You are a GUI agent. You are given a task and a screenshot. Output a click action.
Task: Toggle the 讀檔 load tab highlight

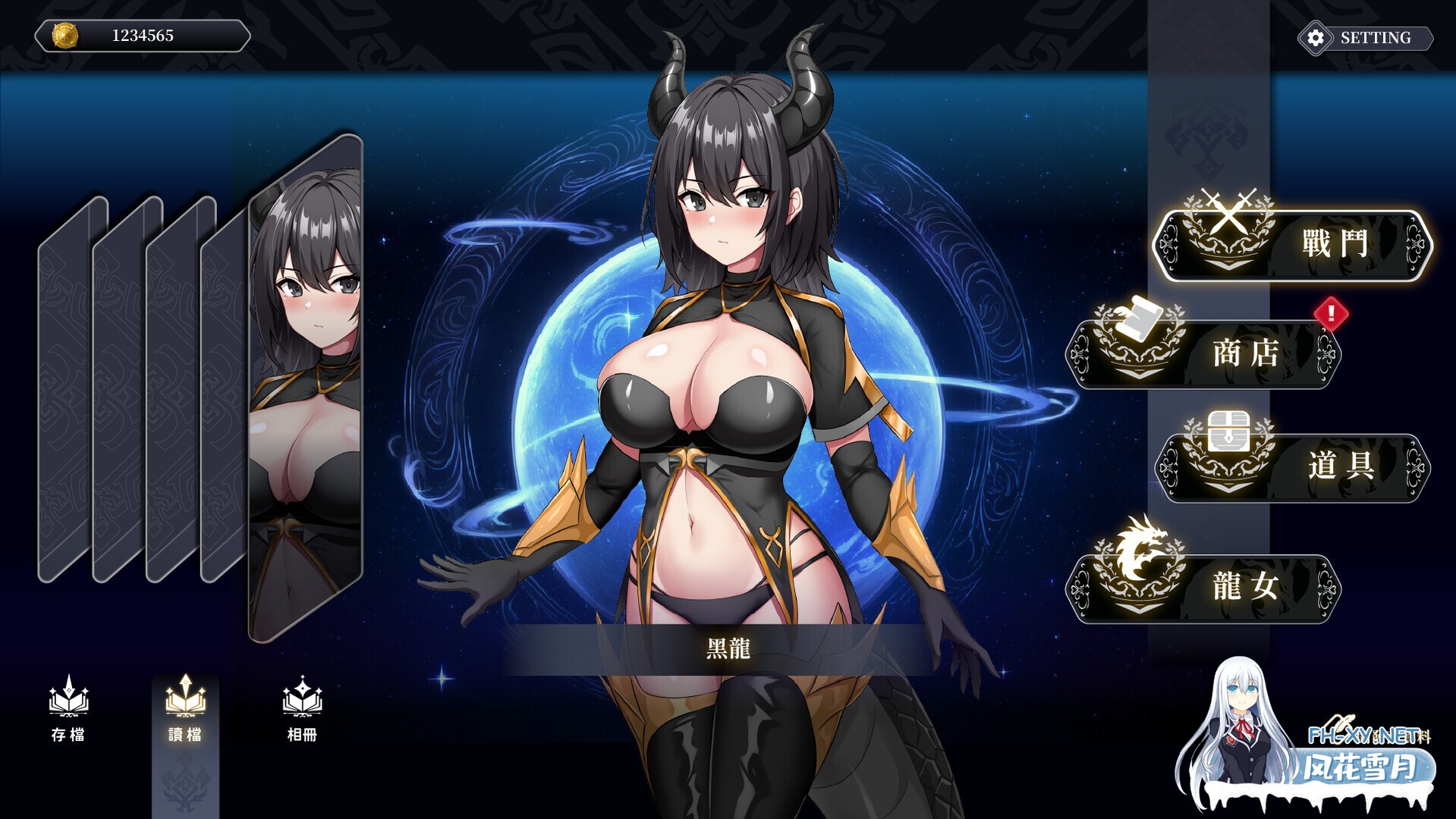coord(184,717)
